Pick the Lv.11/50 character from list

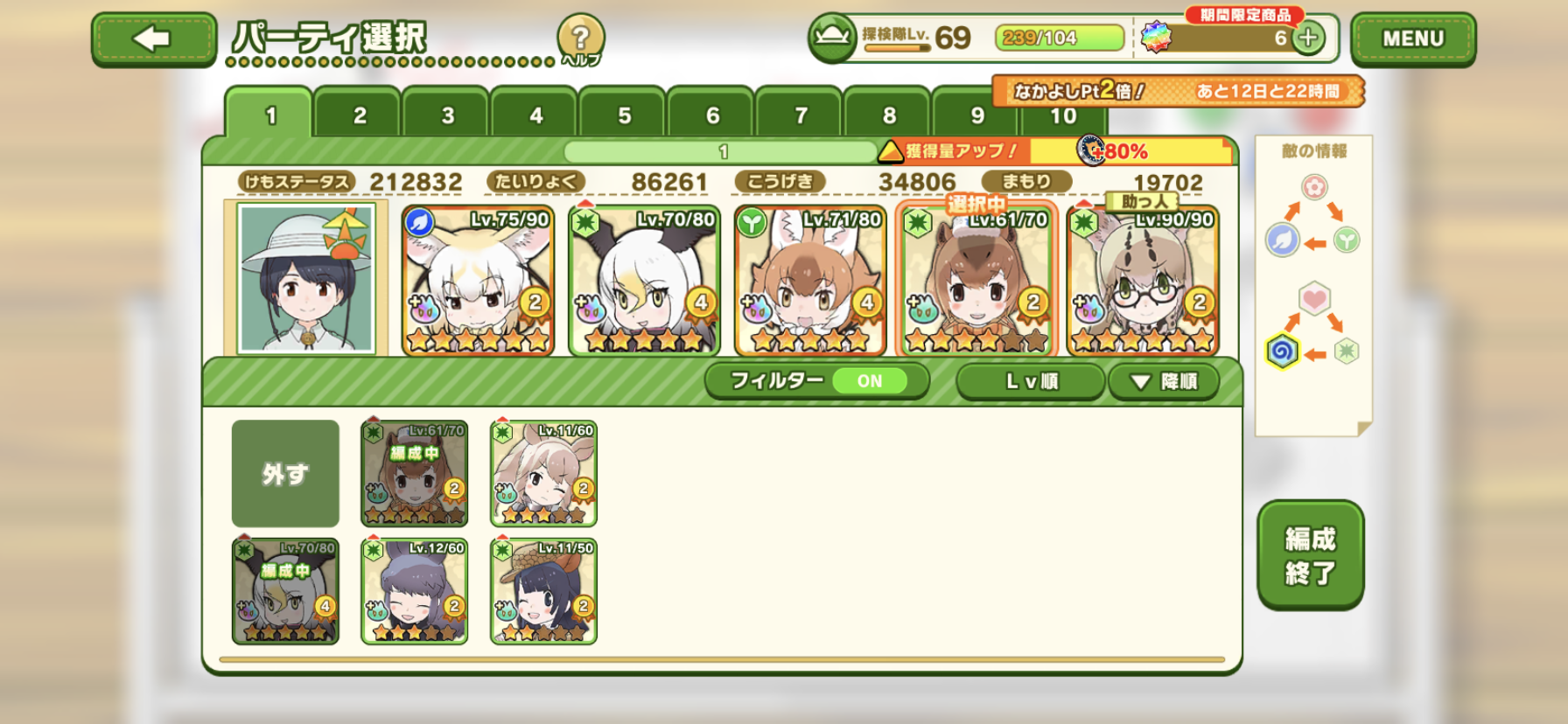pos(543,591)
